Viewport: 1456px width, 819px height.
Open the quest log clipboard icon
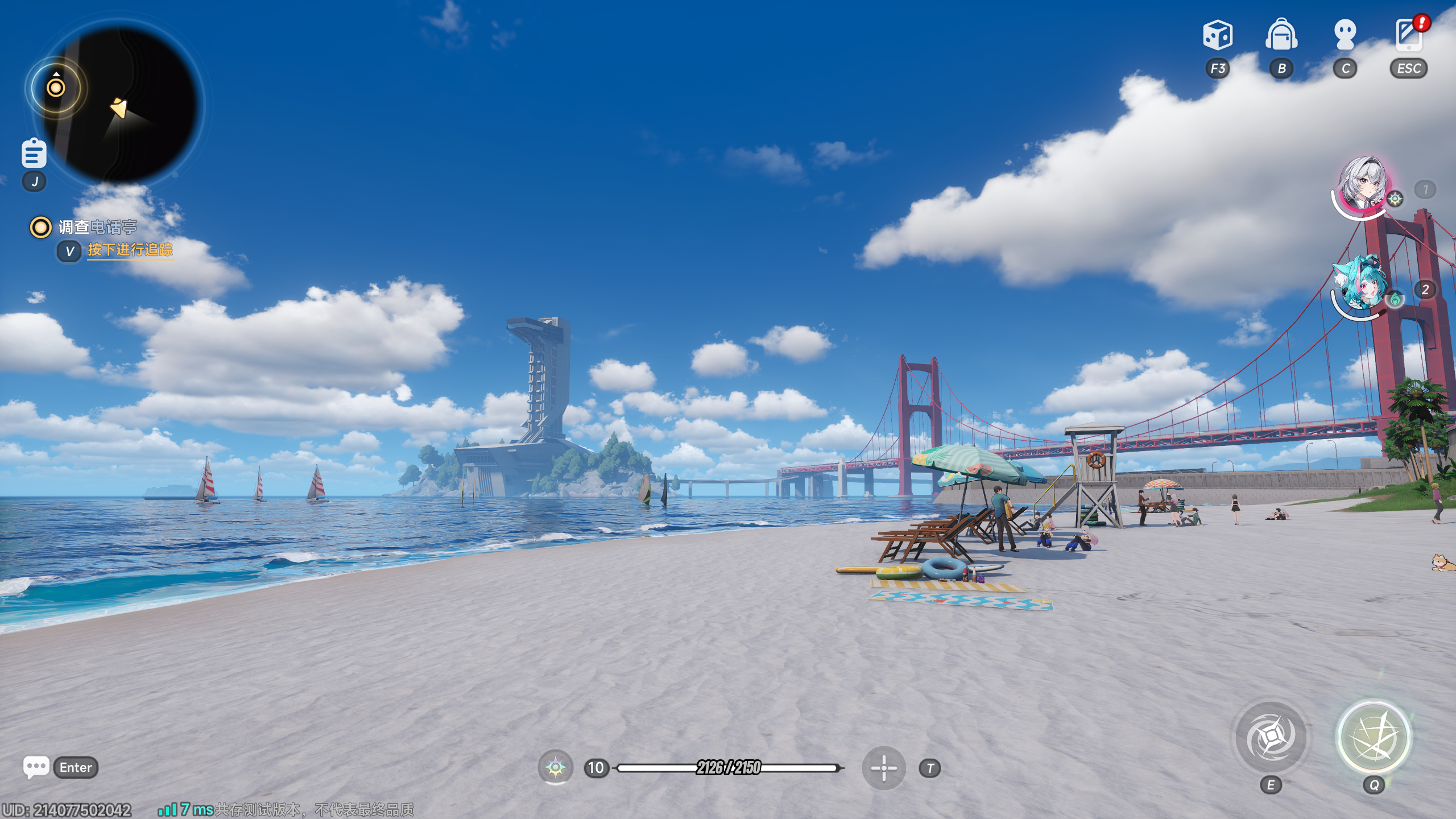click(x=34, y=153)
